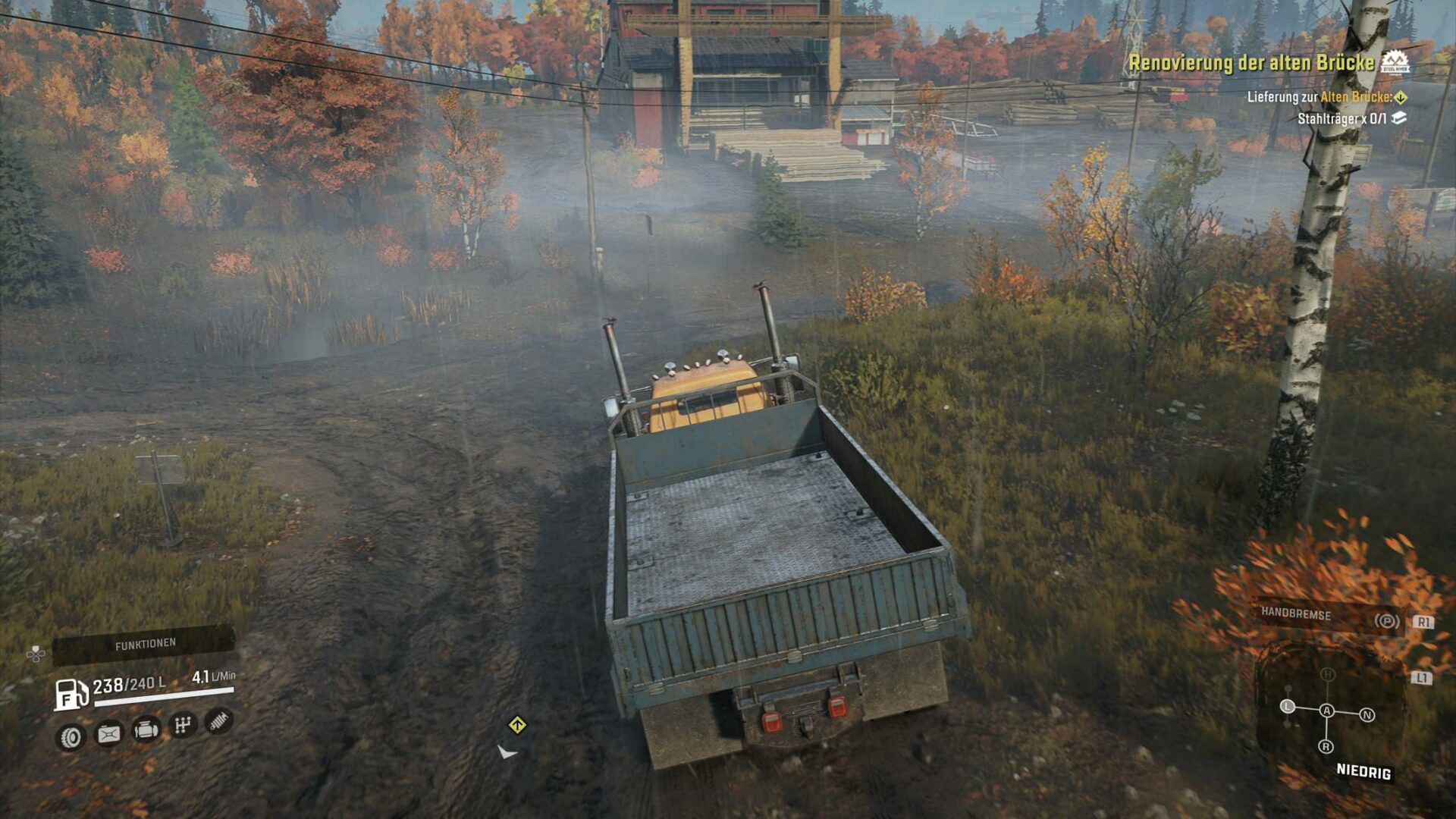Shift to Neutral (N)

pyautogui.click(x=1367, y=715)
